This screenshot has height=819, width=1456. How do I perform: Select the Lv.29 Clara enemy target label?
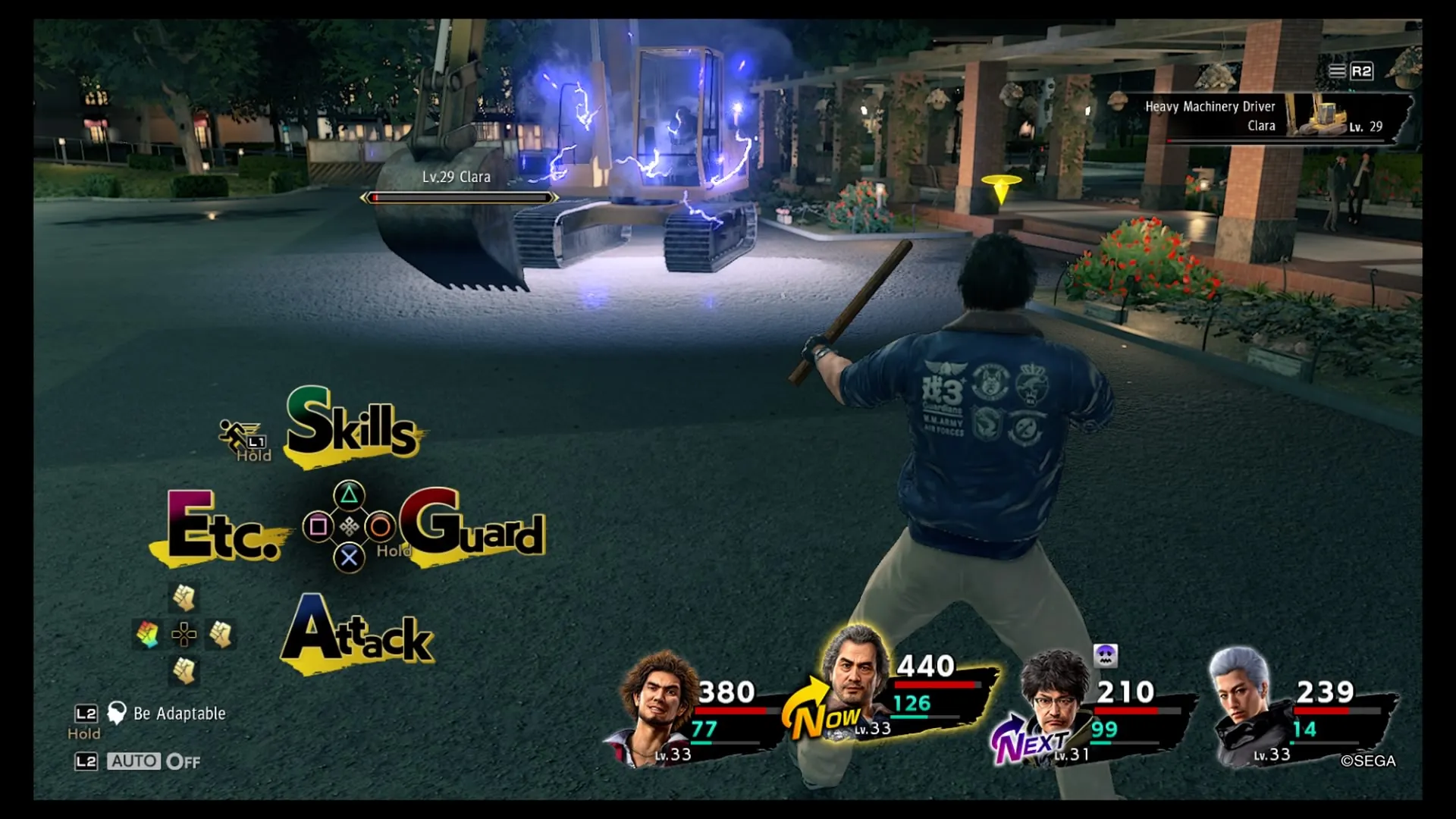point(457,177)
